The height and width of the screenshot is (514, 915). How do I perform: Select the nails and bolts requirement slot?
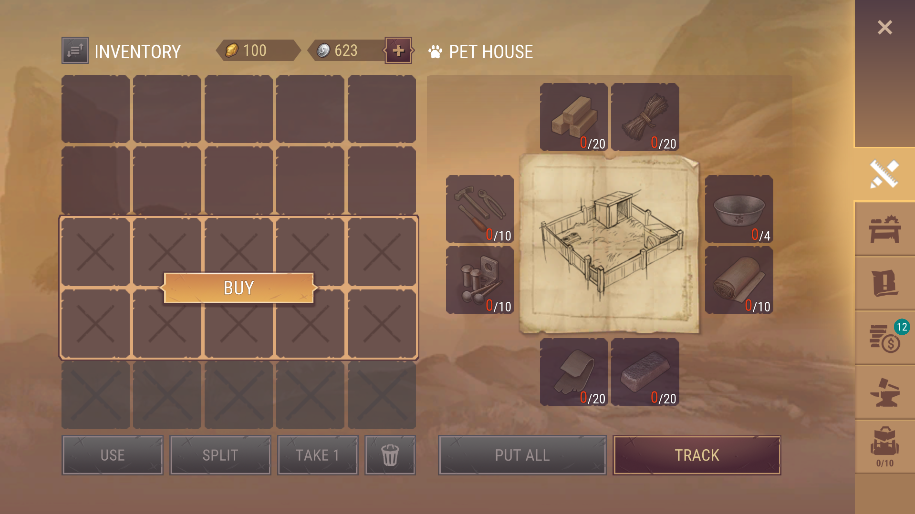click(x=480, y=280)
